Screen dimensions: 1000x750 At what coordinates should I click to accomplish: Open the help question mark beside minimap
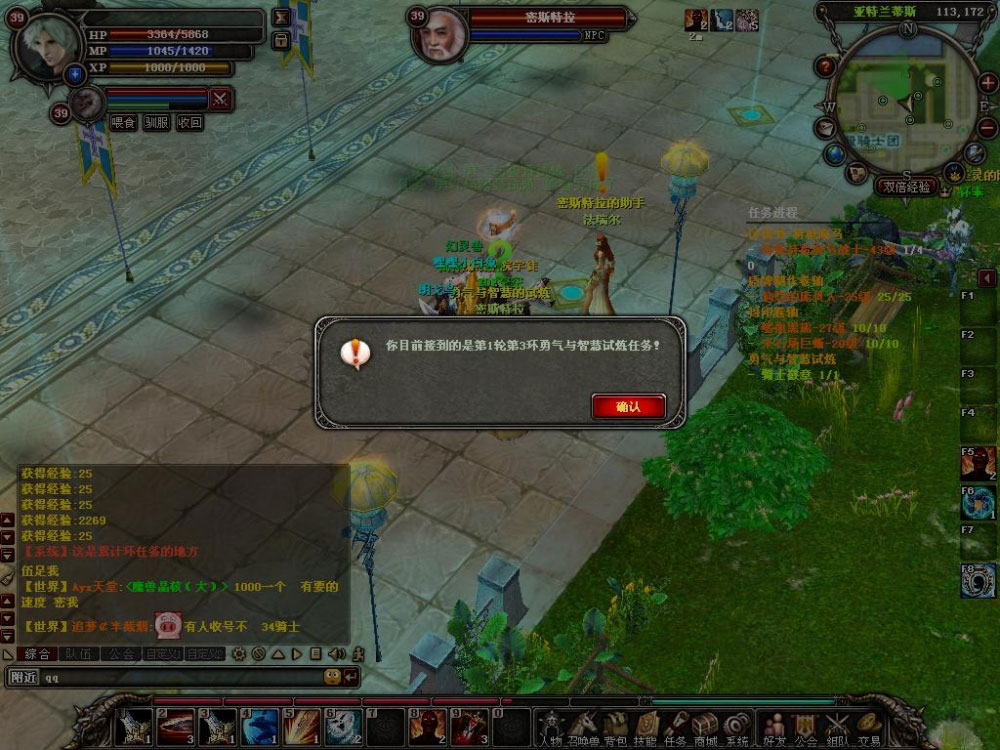(825, 67)
